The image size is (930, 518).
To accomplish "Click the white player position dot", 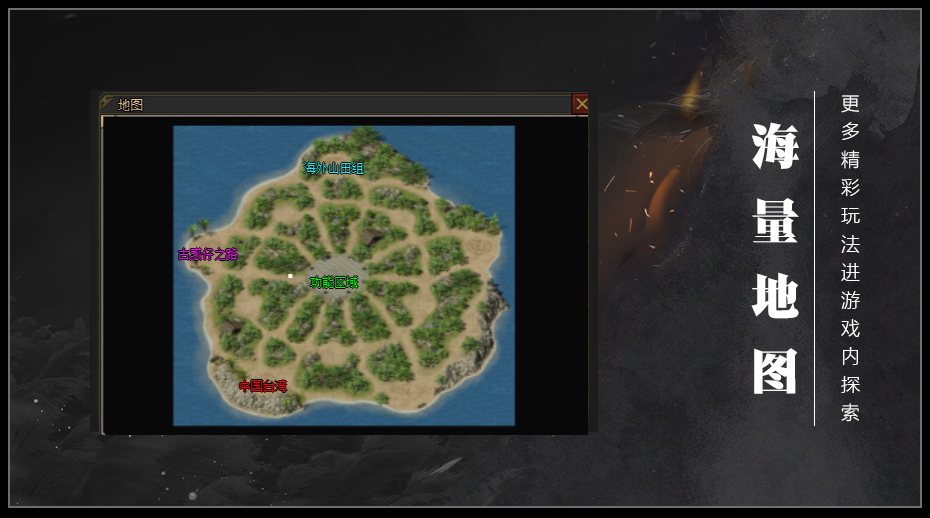I will [x=290, y=275].
